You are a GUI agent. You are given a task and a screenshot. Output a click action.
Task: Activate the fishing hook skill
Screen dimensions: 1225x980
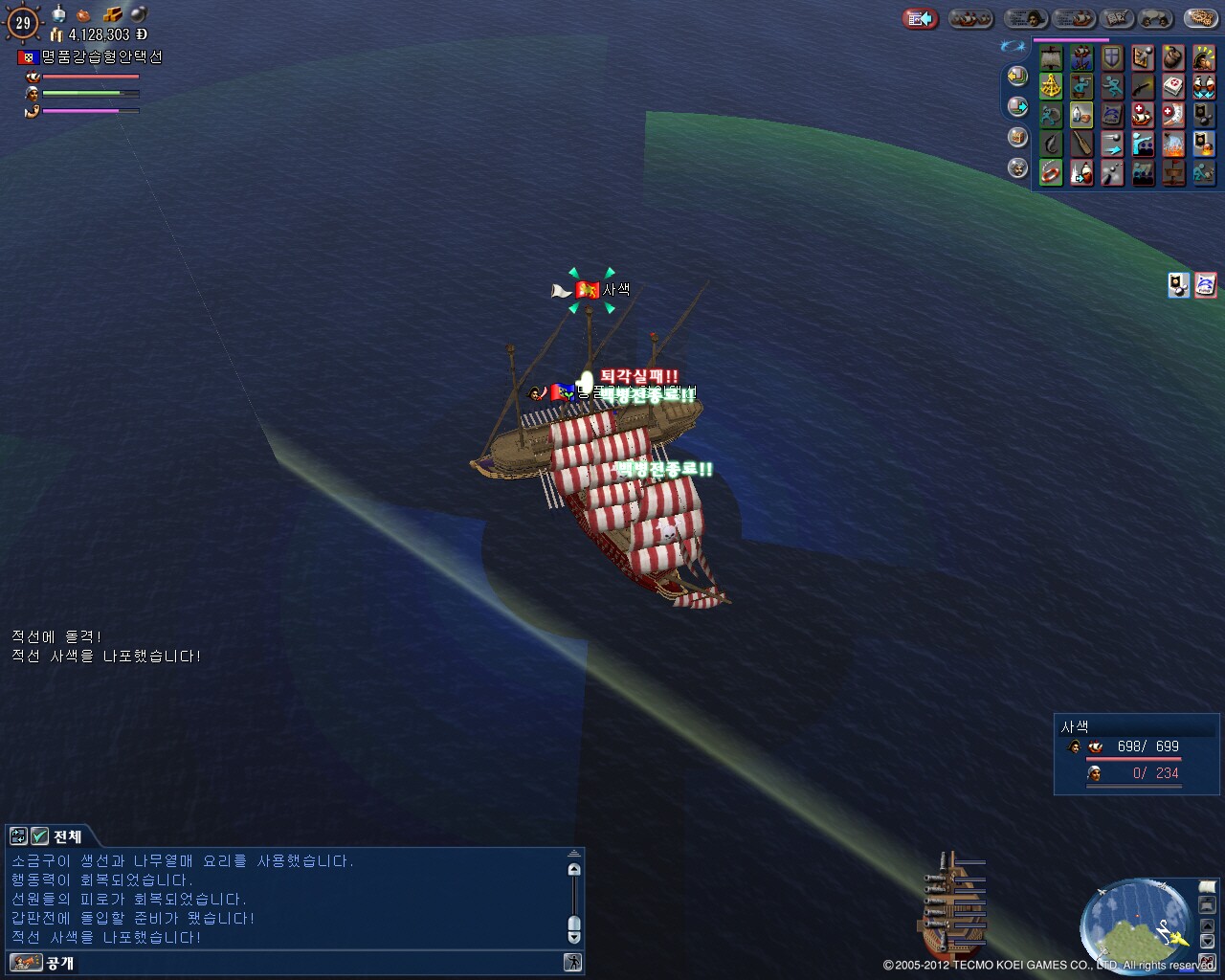(1051, 145)
